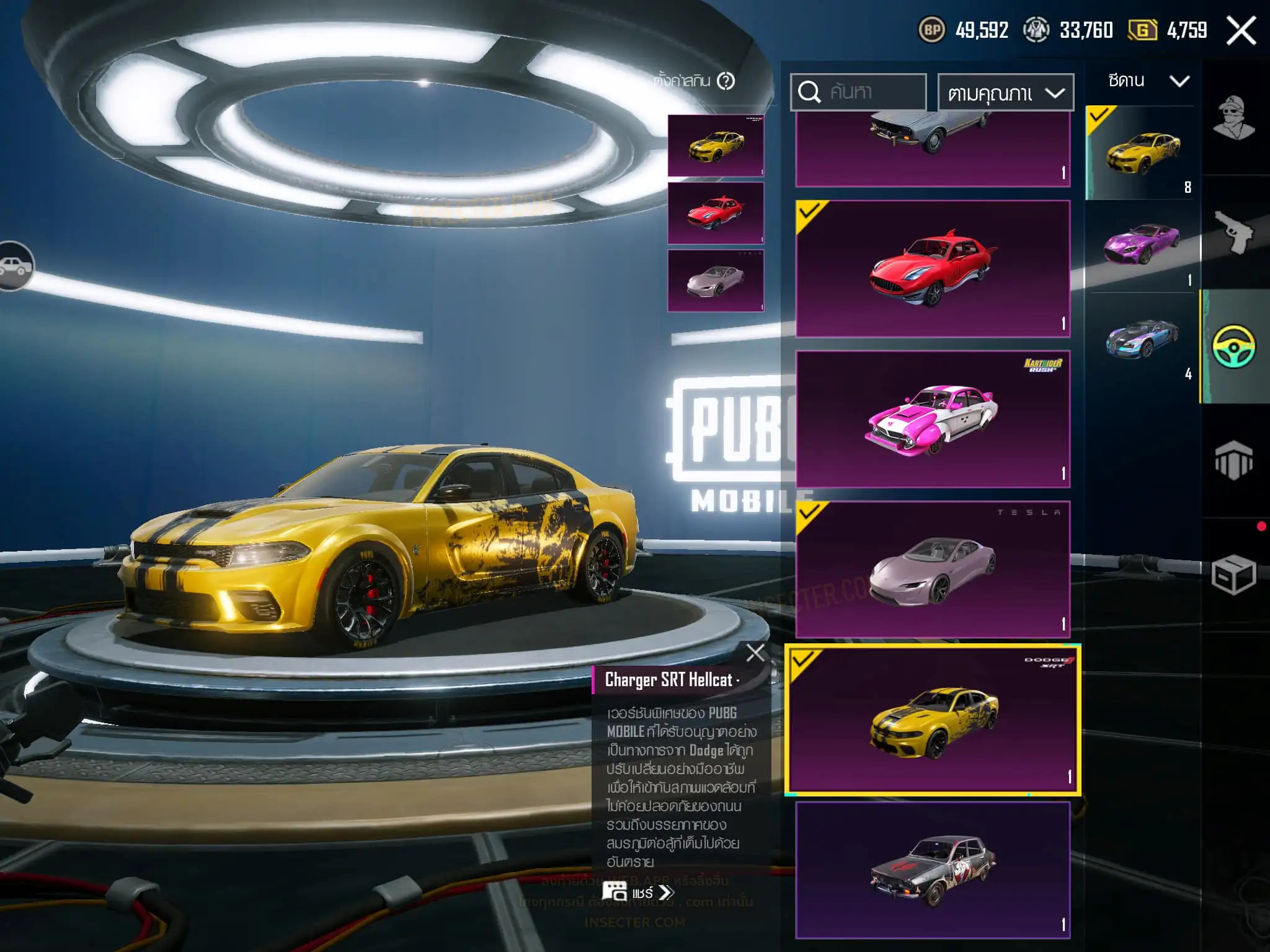Select the blue Bugatti vehicle type
1270x952 pixels.
[1141, 338]
